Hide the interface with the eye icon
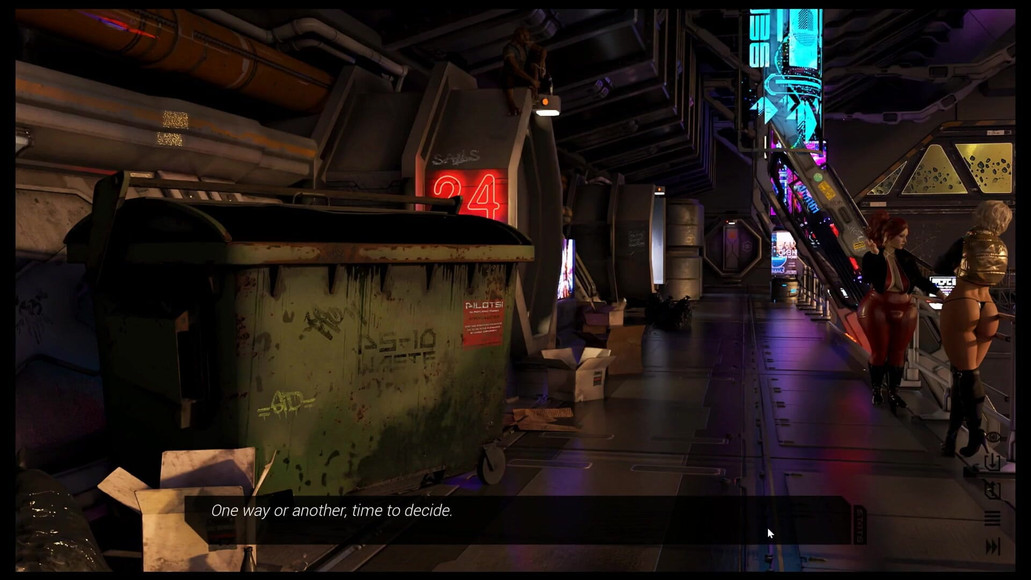 click(992, 437)
